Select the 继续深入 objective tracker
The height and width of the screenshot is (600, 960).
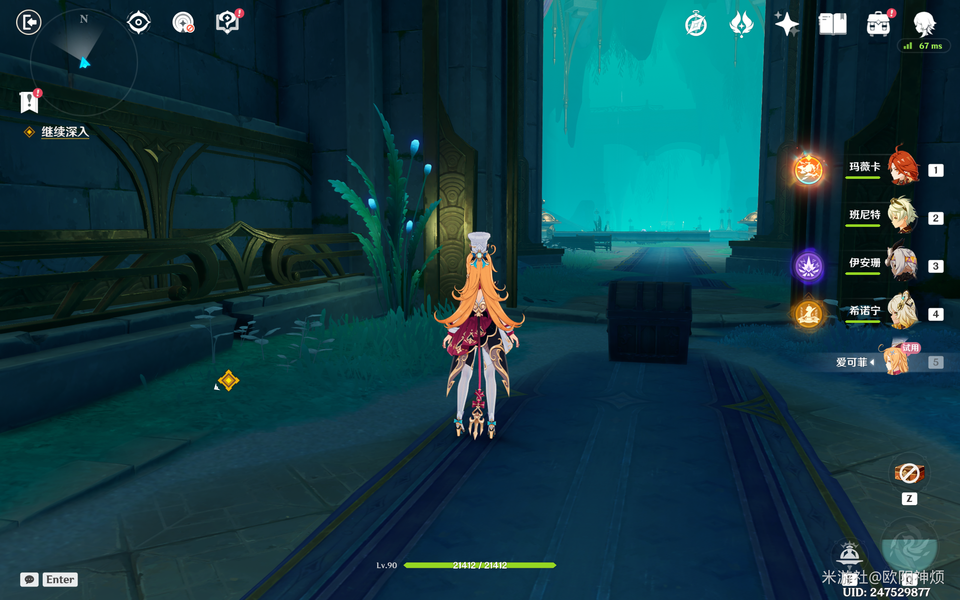pos(64,132)
